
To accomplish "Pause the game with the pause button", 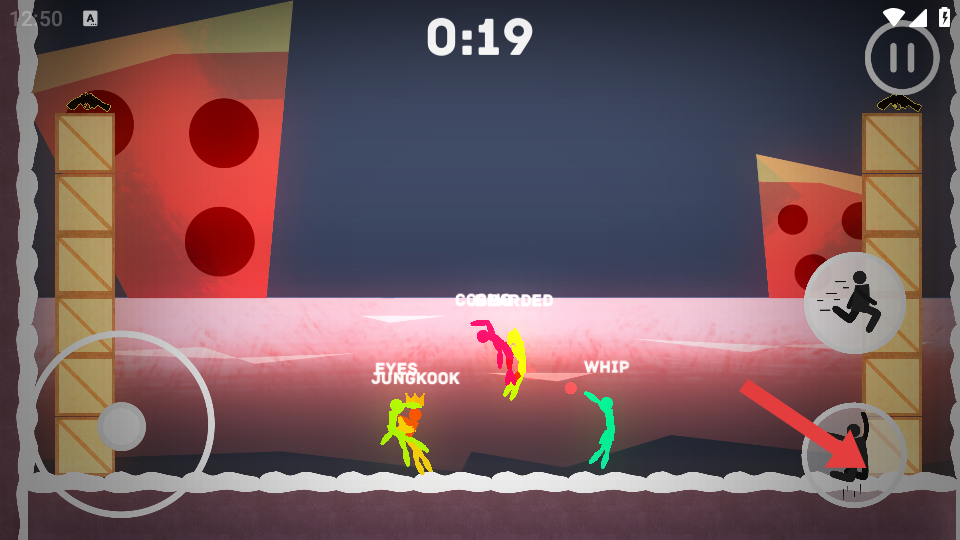I will tap(902, 57).
